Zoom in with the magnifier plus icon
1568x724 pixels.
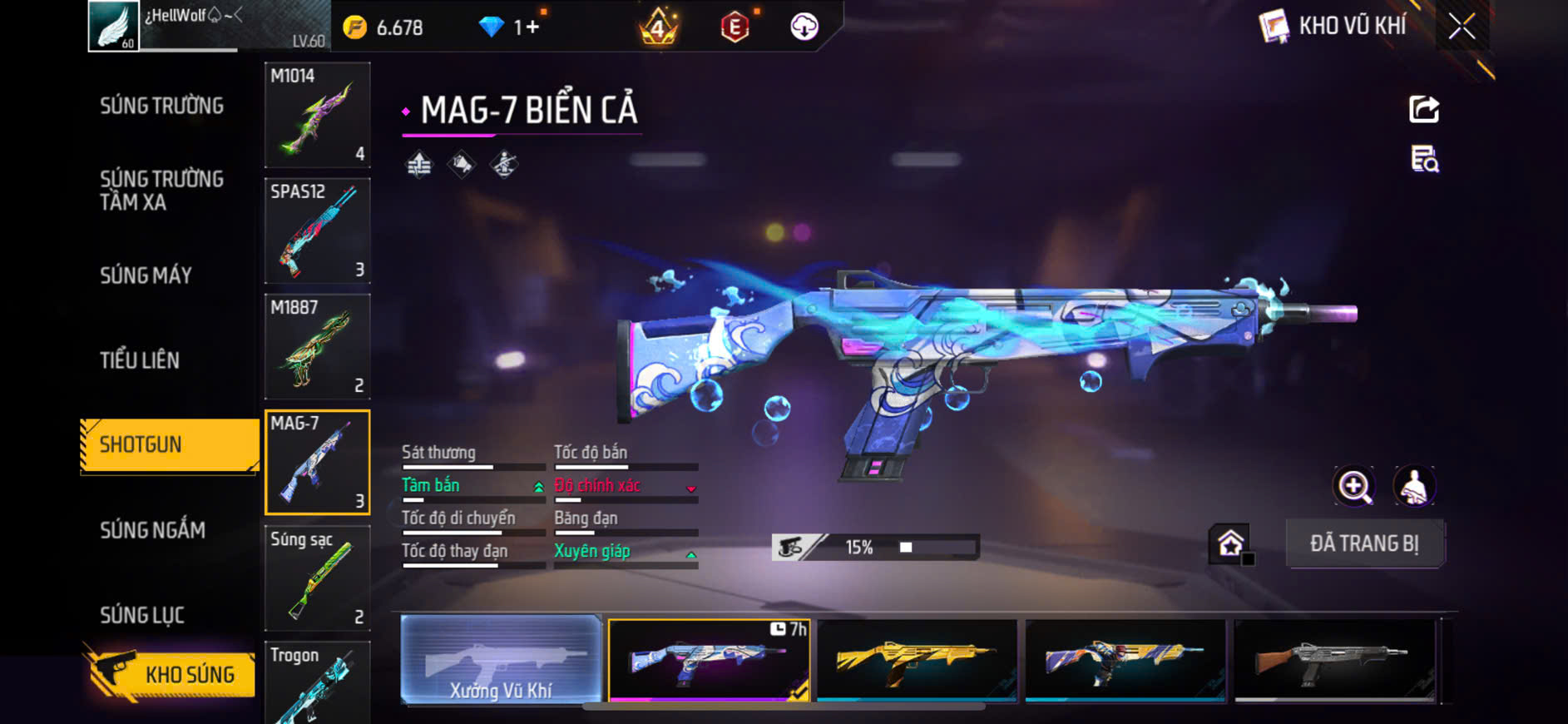point(1354,487)
